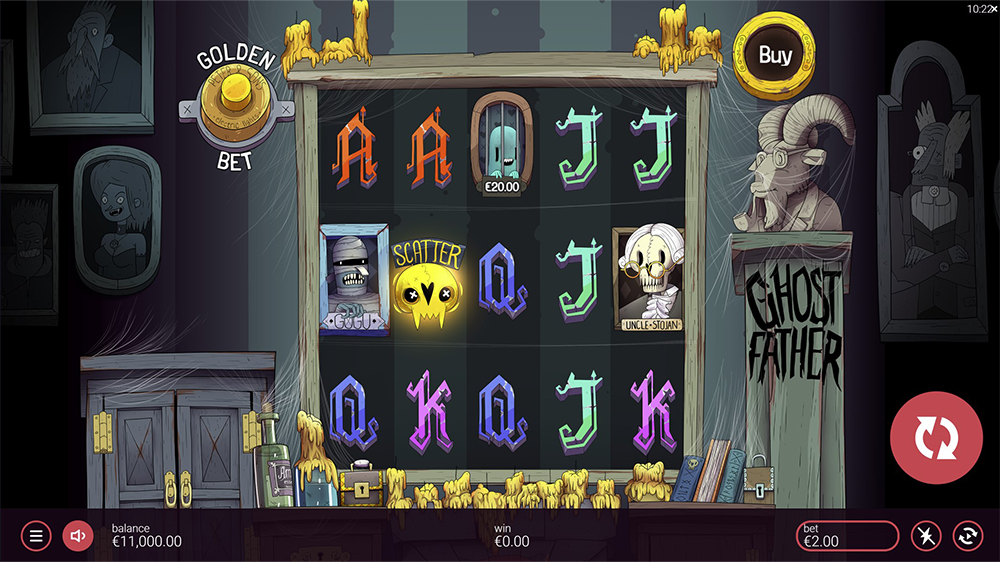Activate the Golden Bet button
The height and width of the screenshot is (562, 1000).
(236, 107)
